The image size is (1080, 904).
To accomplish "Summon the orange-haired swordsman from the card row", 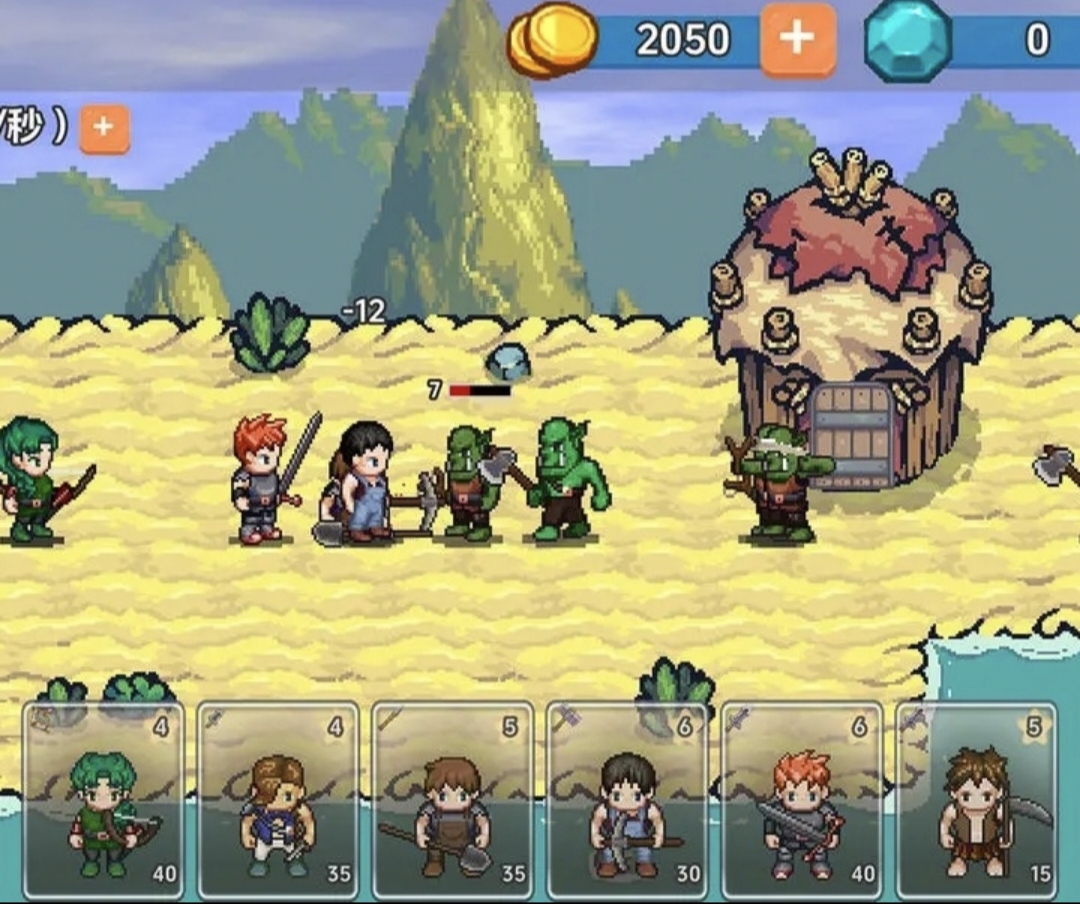I will 801,800.
